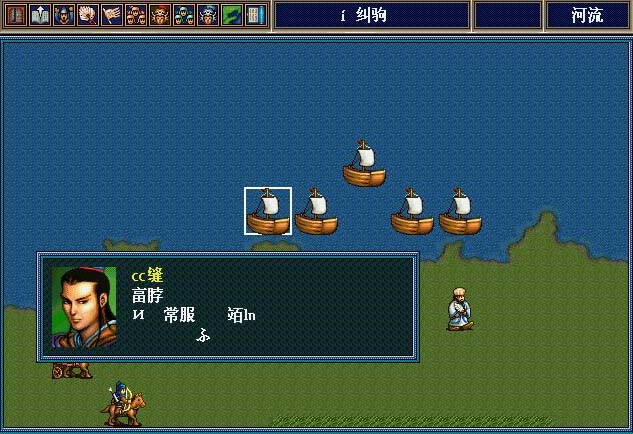Open the blue scroll document icon
The width and height of the screenshot is (633, 434).
[256, 15]
